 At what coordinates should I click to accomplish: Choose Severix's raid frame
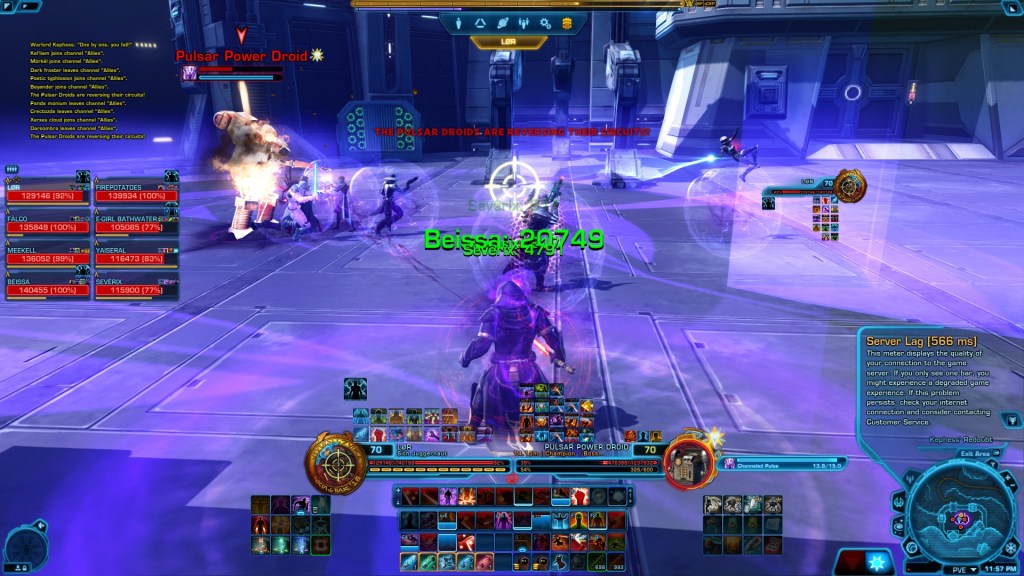[135, 288]
